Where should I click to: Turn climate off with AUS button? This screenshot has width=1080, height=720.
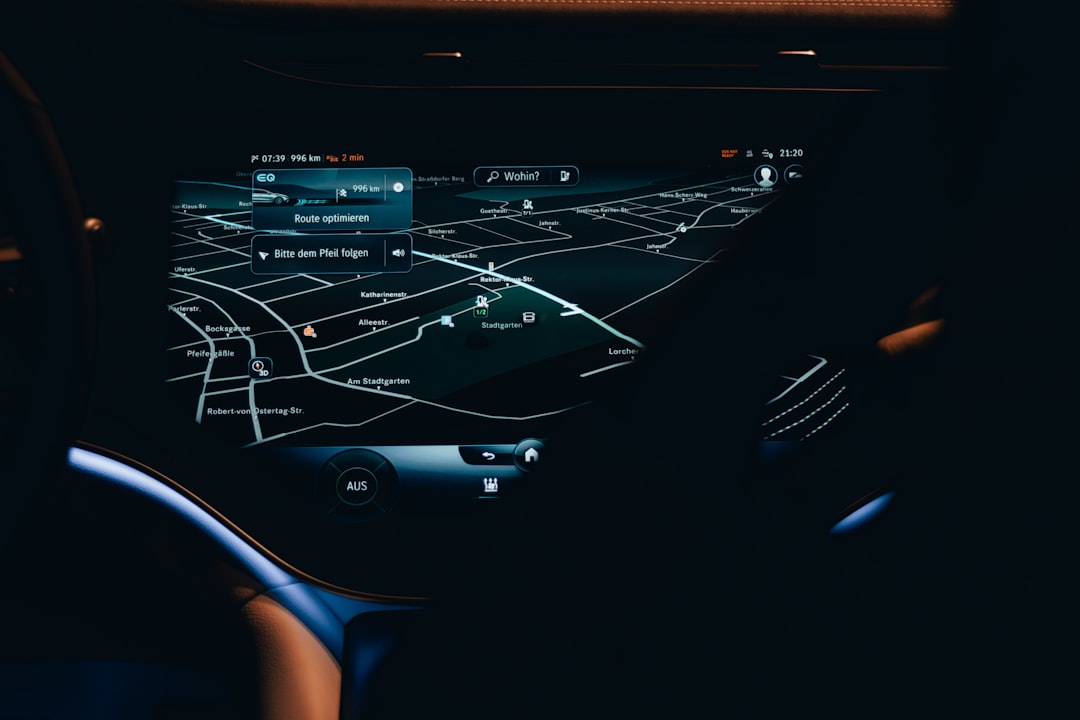point(357,486)
